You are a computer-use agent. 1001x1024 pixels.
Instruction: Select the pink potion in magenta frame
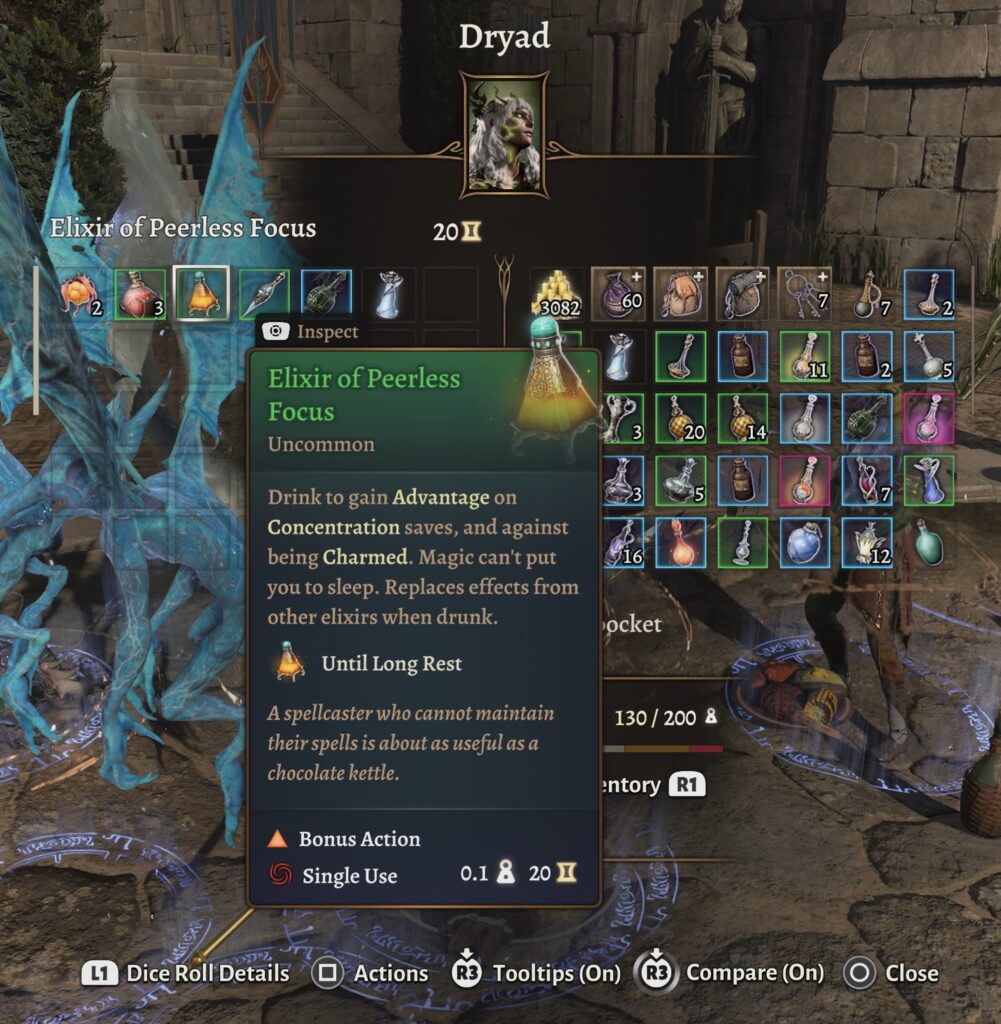coord(929,418)
